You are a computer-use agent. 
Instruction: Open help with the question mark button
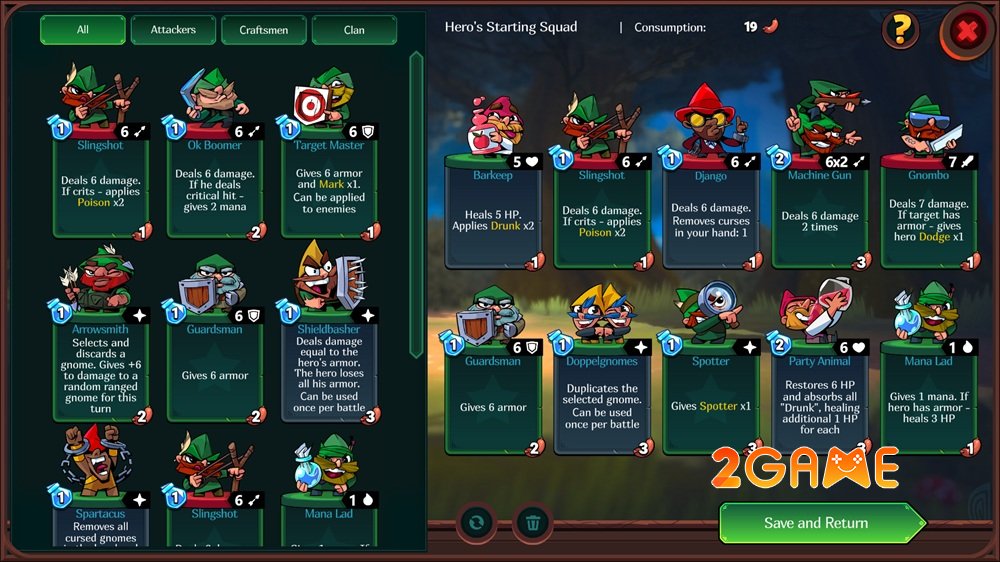click(x=900, y=31)
